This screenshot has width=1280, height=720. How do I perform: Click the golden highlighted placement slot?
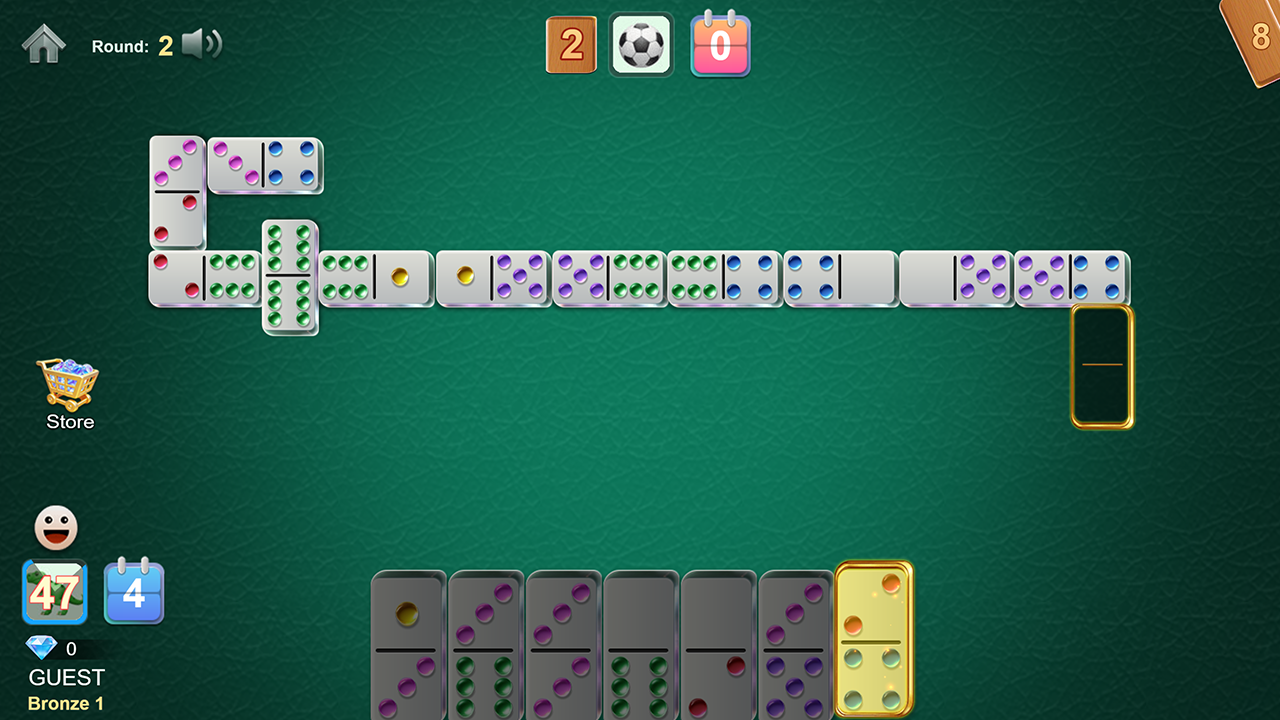[1102, 366]
